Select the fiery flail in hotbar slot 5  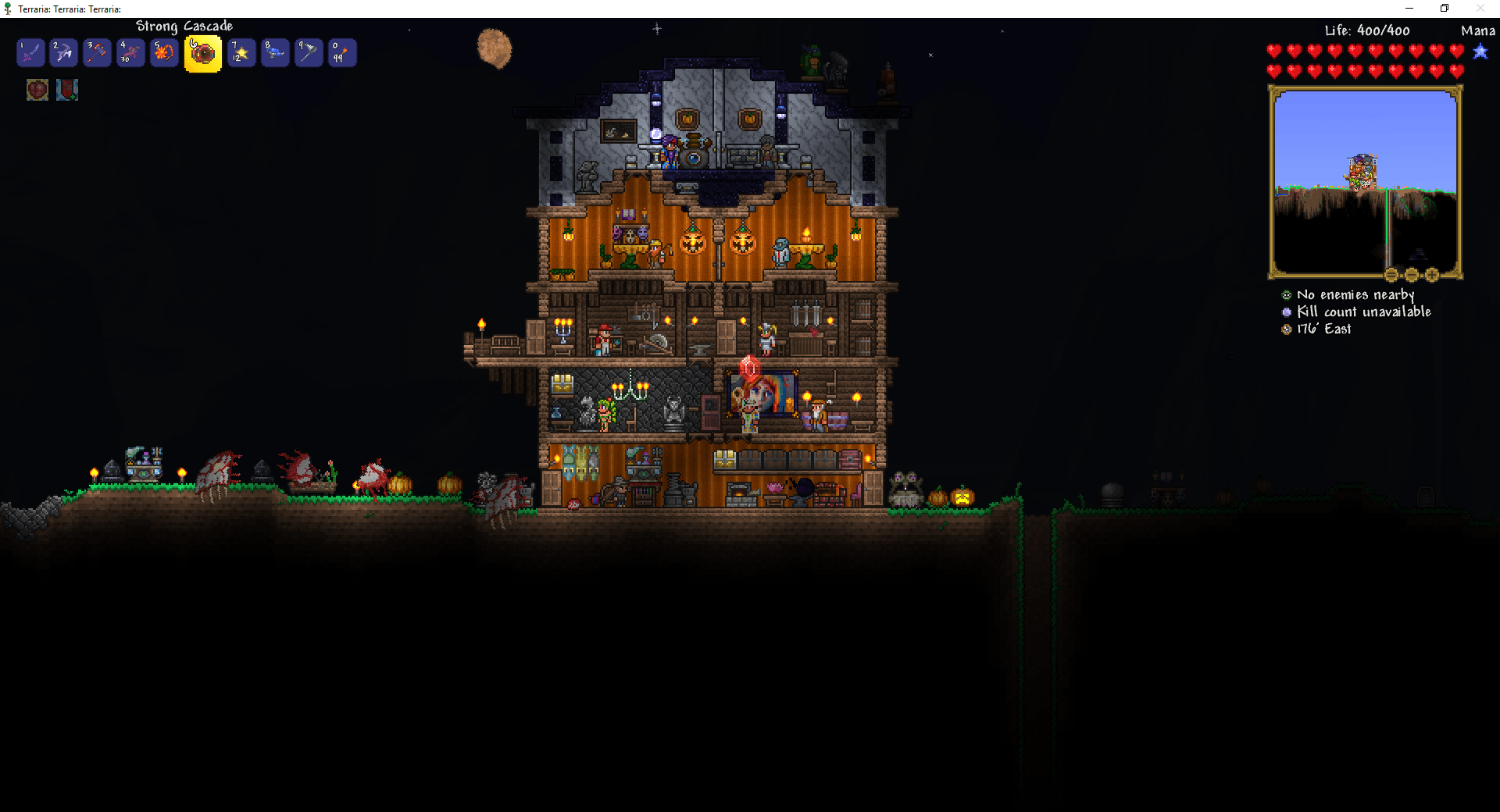pos(164,52)
